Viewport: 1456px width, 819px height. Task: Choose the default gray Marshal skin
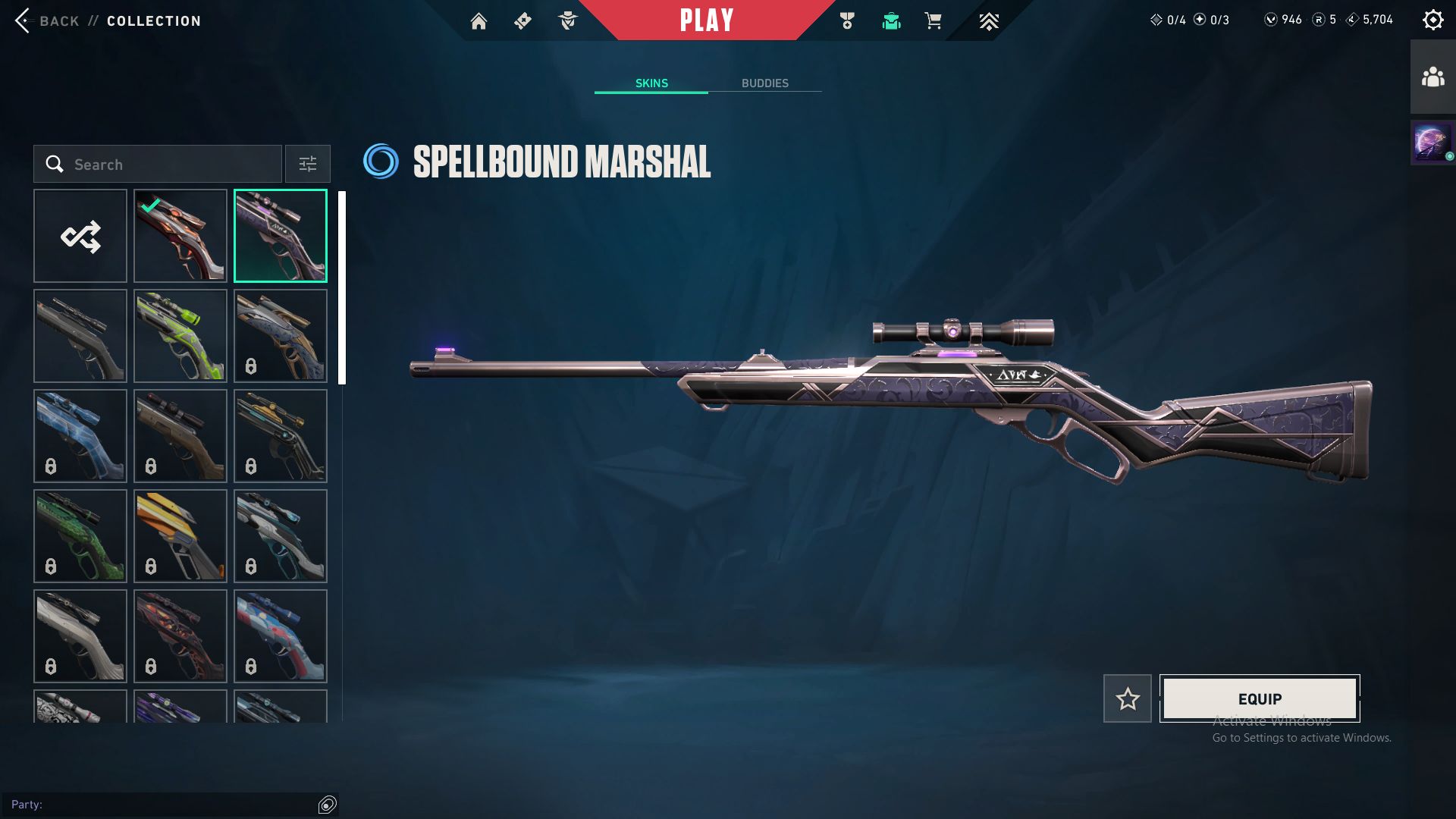(80, 336)
